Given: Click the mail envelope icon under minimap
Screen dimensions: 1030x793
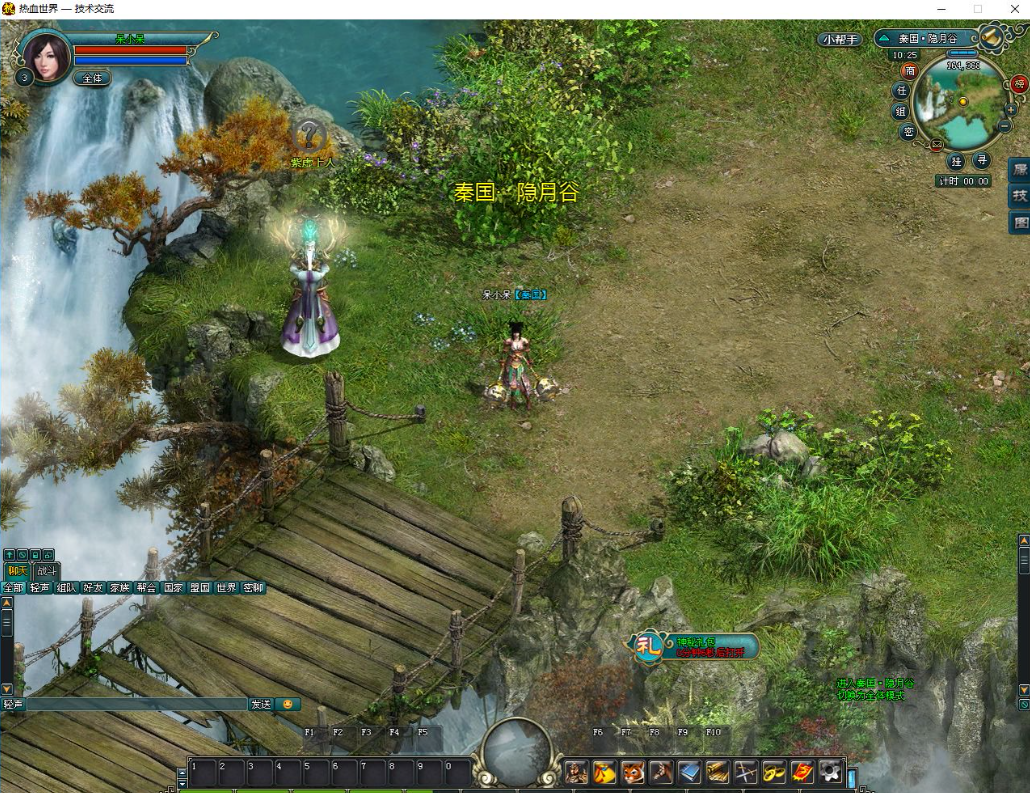Looking at the screenshot, I should pyautogui.click(x=937, y=145).
